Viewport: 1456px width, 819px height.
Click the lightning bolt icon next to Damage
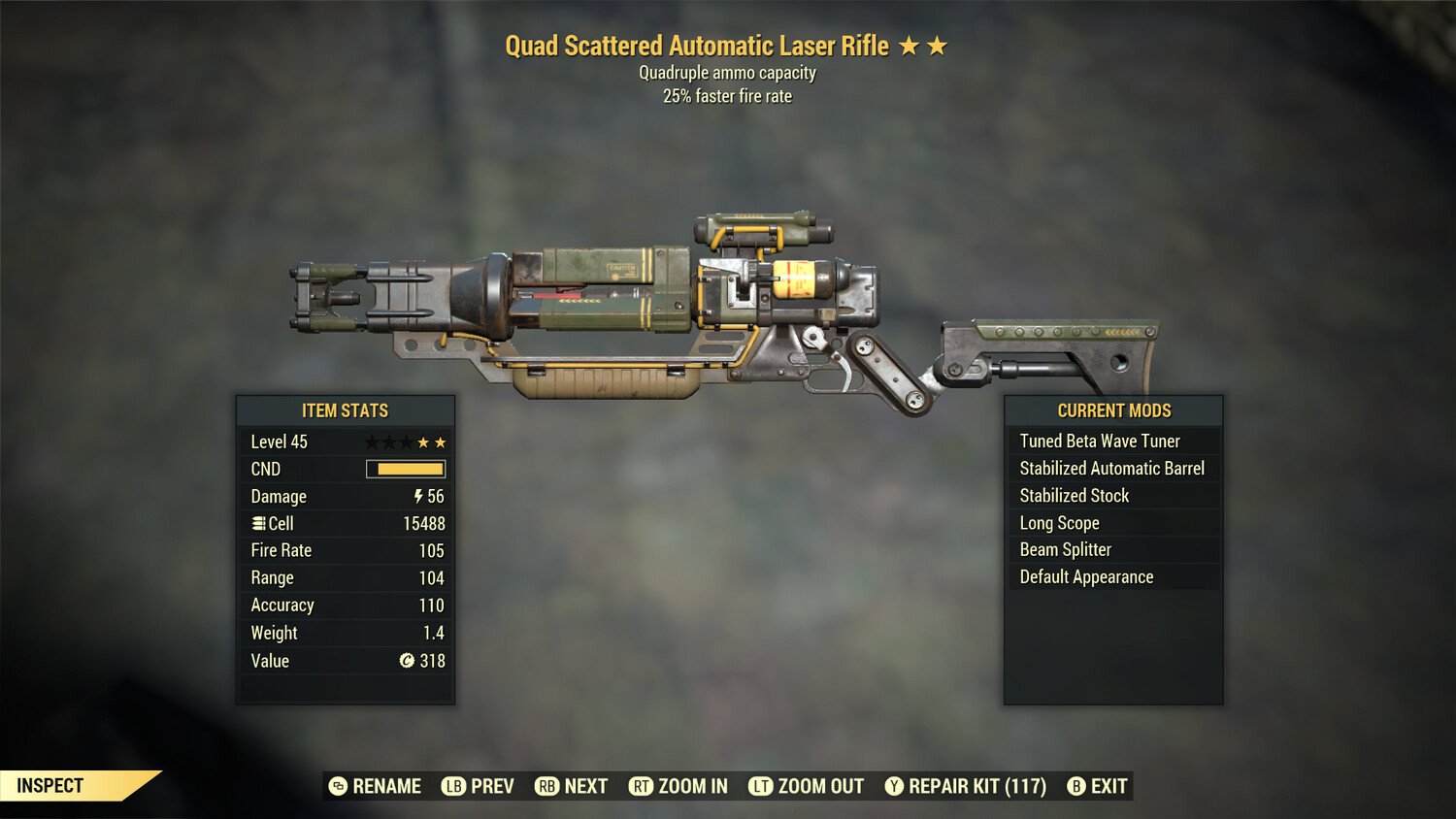(416, 496)
